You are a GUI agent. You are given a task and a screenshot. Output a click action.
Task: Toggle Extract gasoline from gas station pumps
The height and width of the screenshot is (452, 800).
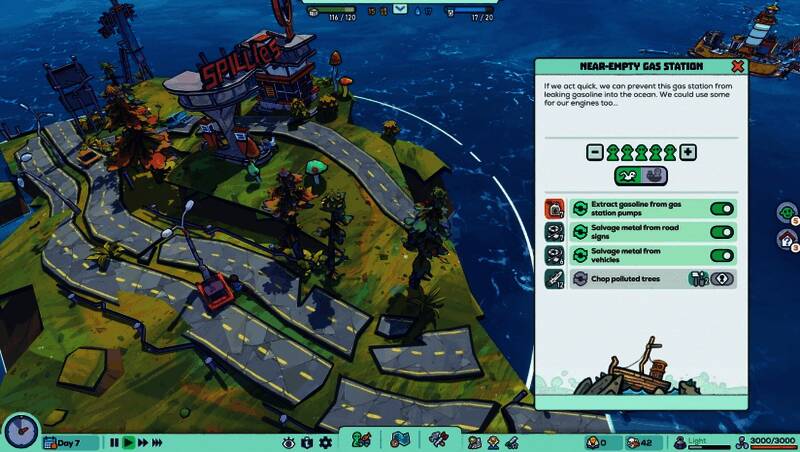(721, 209)
